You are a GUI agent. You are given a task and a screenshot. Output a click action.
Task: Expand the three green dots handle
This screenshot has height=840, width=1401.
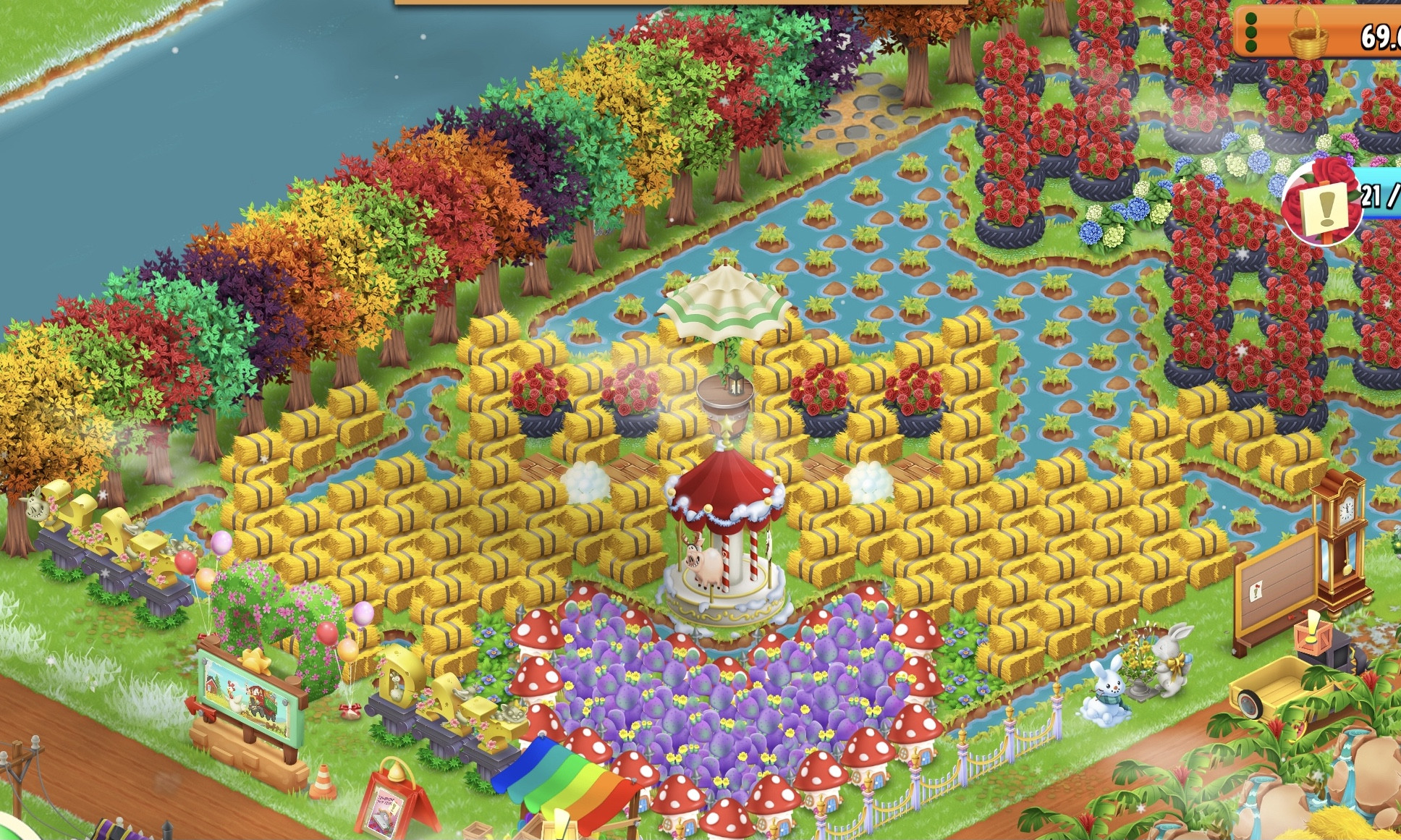click(x=1250, y=33)
